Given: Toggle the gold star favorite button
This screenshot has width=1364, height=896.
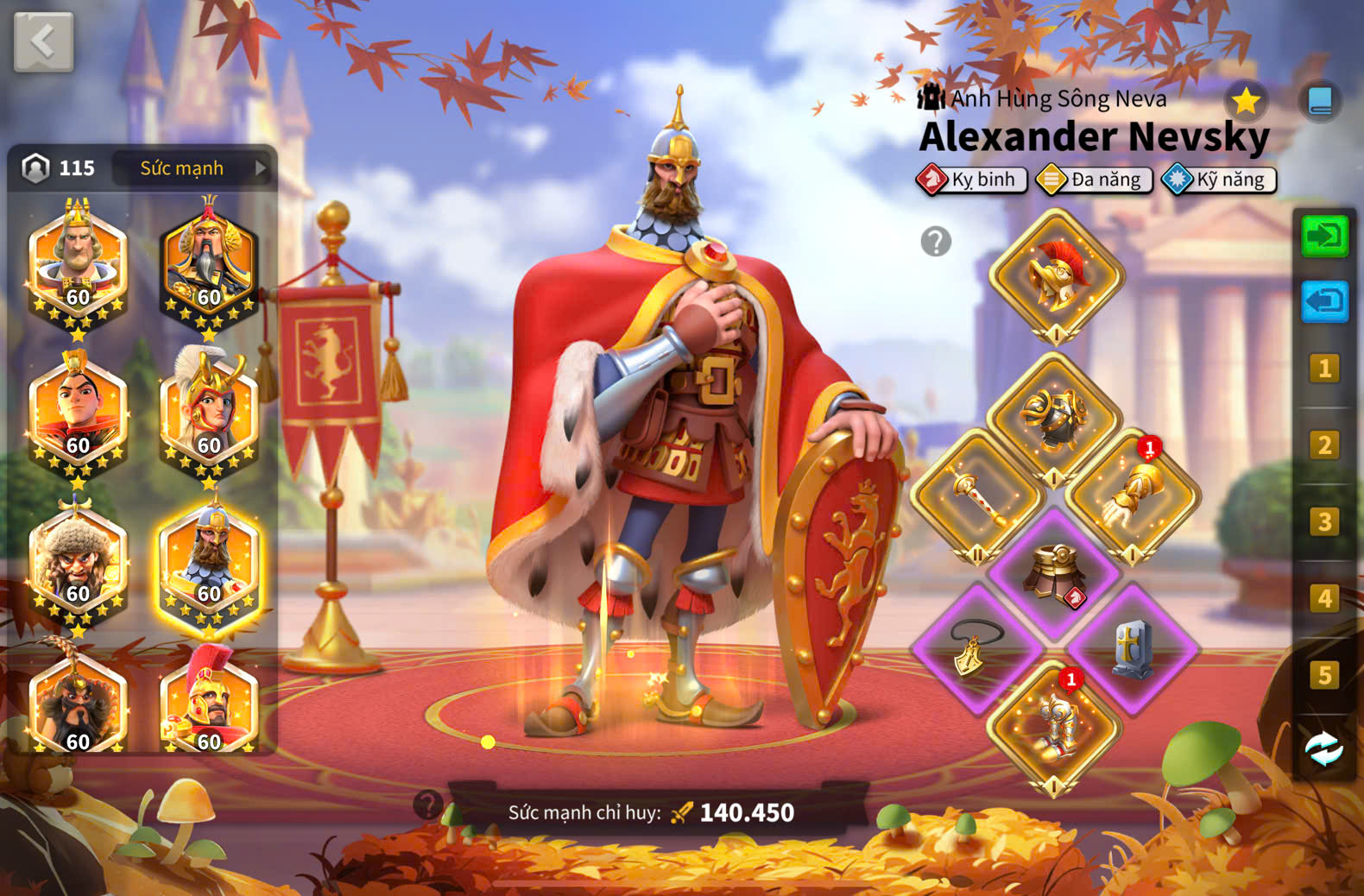Looking at the screenshot, I should [x=1246, y=102].
